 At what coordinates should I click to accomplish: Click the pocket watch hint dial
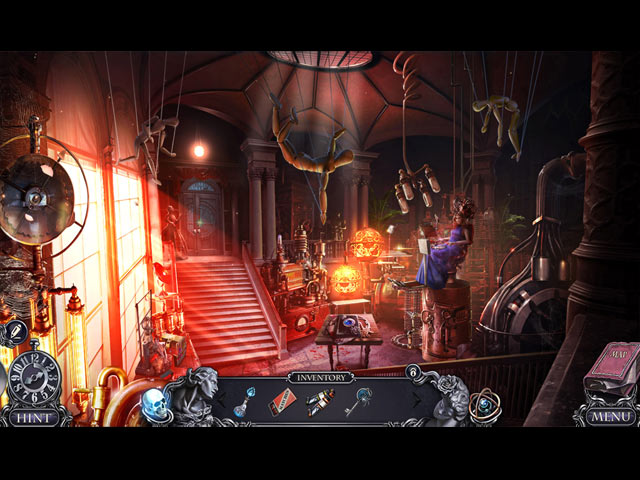click(x=35, y=377)
